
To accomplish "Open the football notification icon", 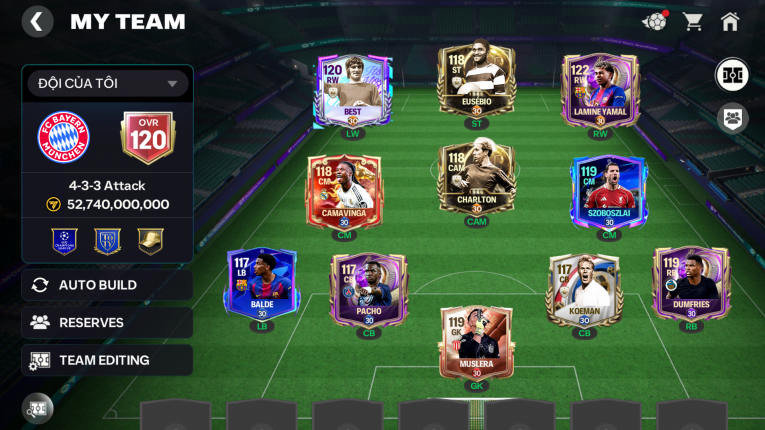I will [x=654, y=21].
